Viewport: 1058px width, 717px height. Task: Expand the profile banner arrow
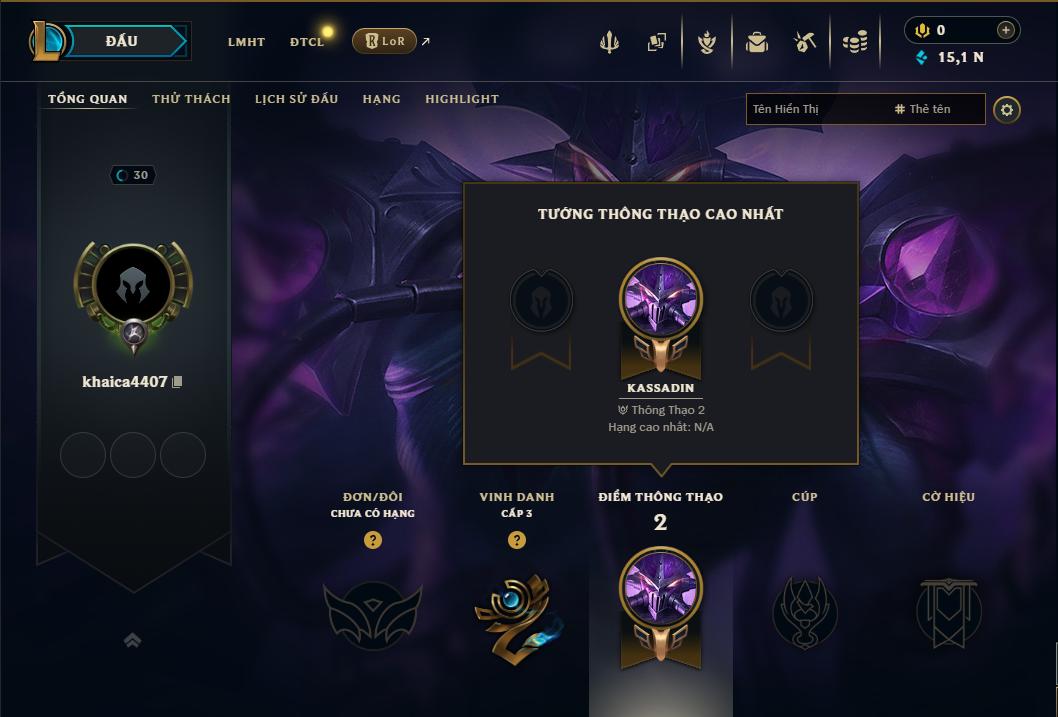coord(132,641)
